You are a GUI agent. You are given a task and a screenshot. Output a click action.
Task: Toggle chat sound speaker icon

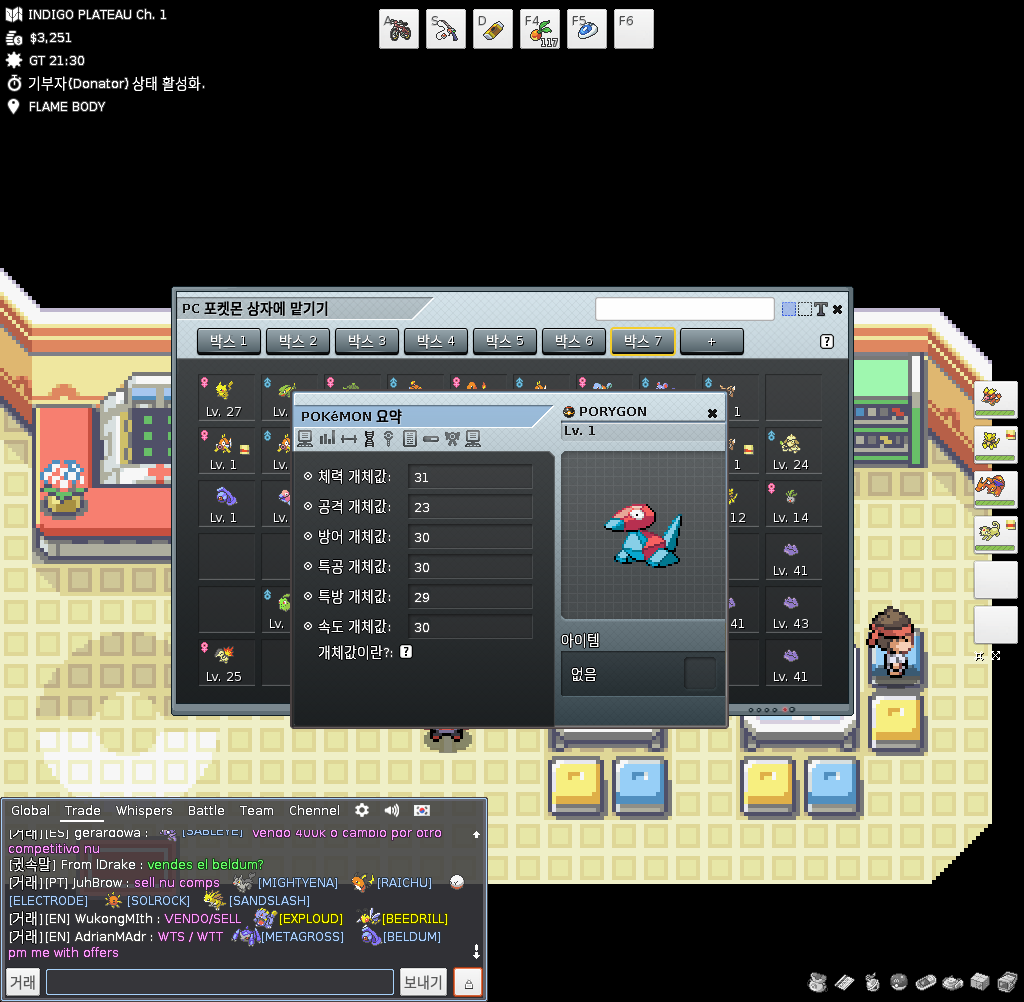[x=391, y=810]
